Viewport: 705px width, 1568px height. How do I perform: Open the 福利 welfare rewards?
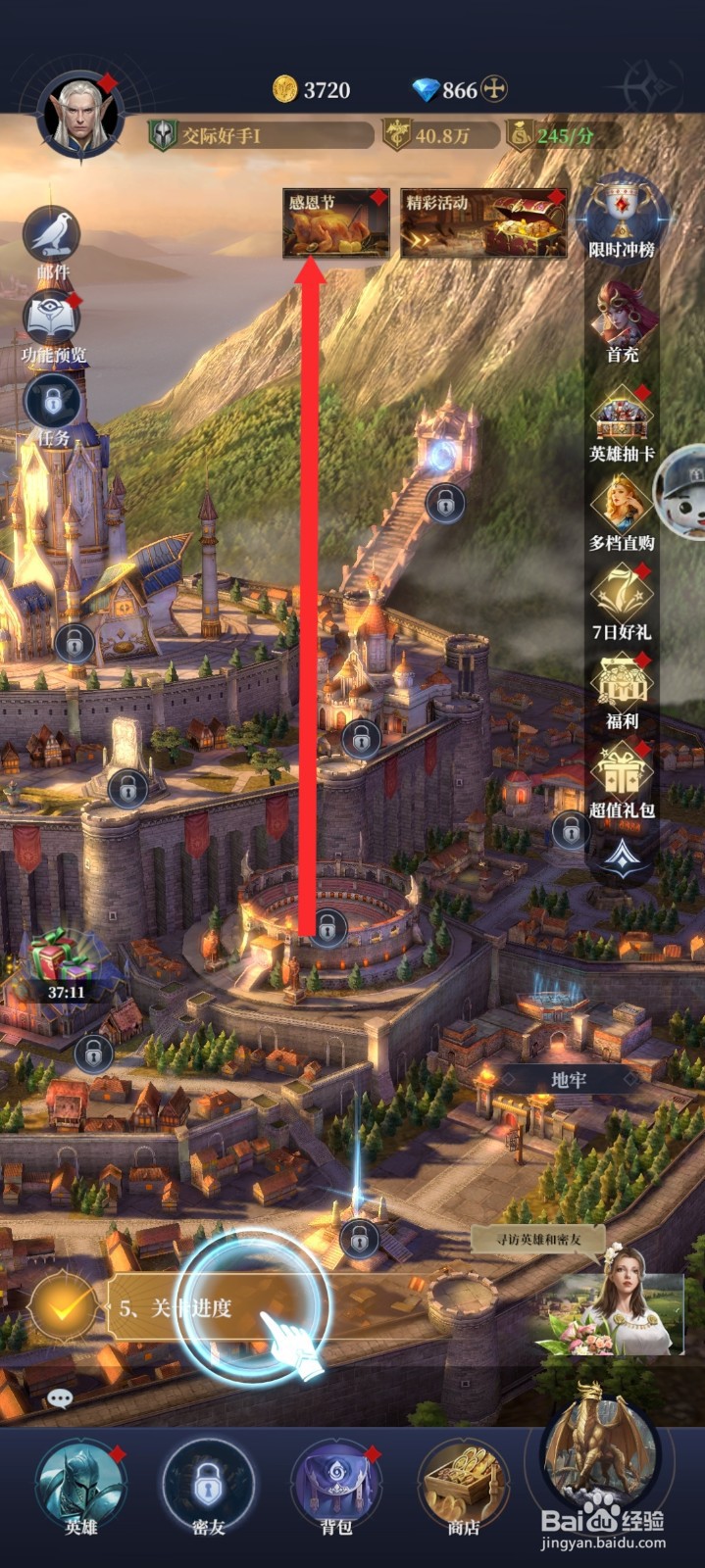click(x=622, y=688)
